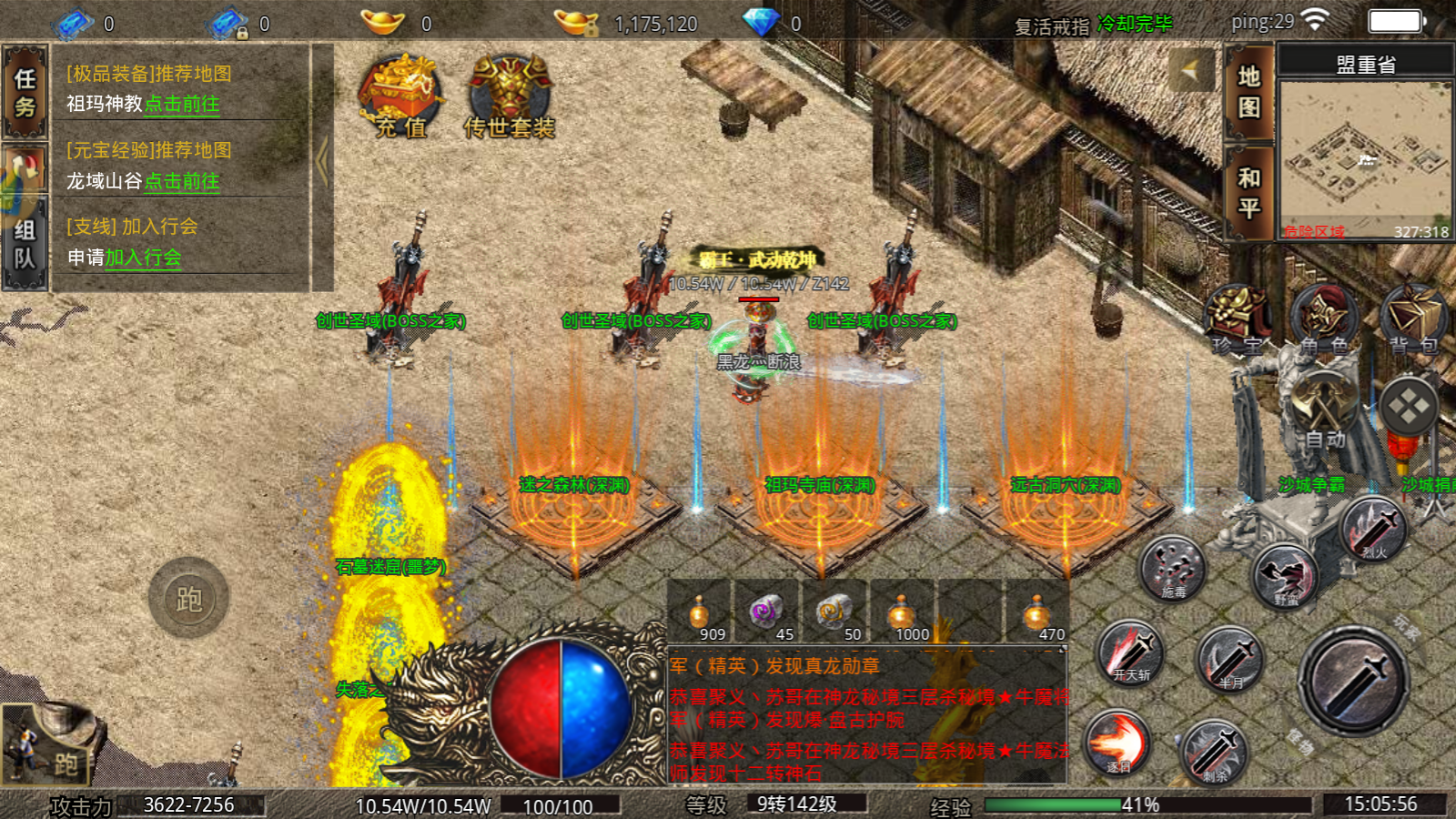1456x819 pixels.
Task: Open the 充值 recharge treasure chest
Action: click(400, 97)
